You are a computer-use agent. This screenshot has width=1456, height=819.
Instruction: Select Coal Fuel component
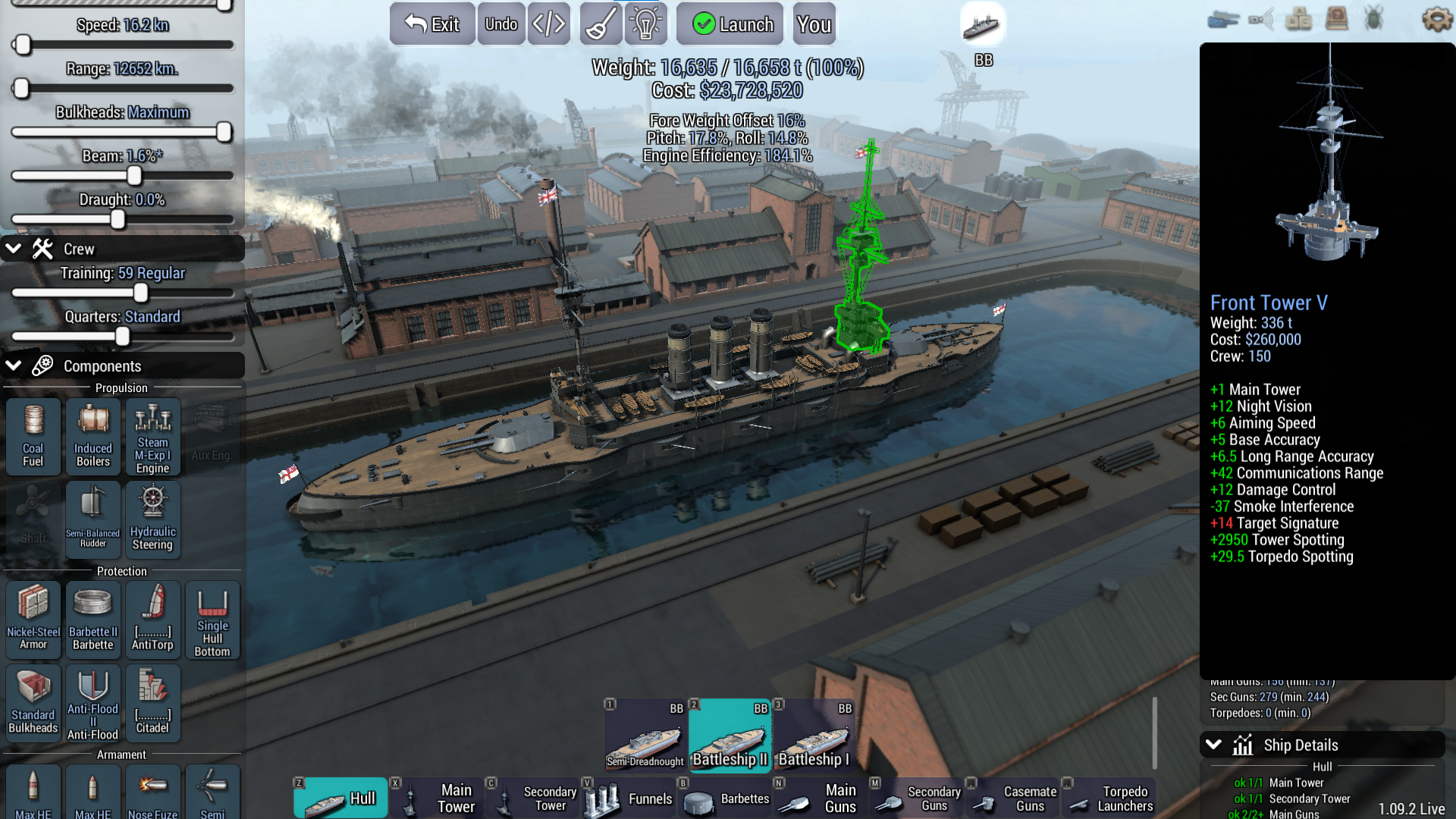(33, 437)
